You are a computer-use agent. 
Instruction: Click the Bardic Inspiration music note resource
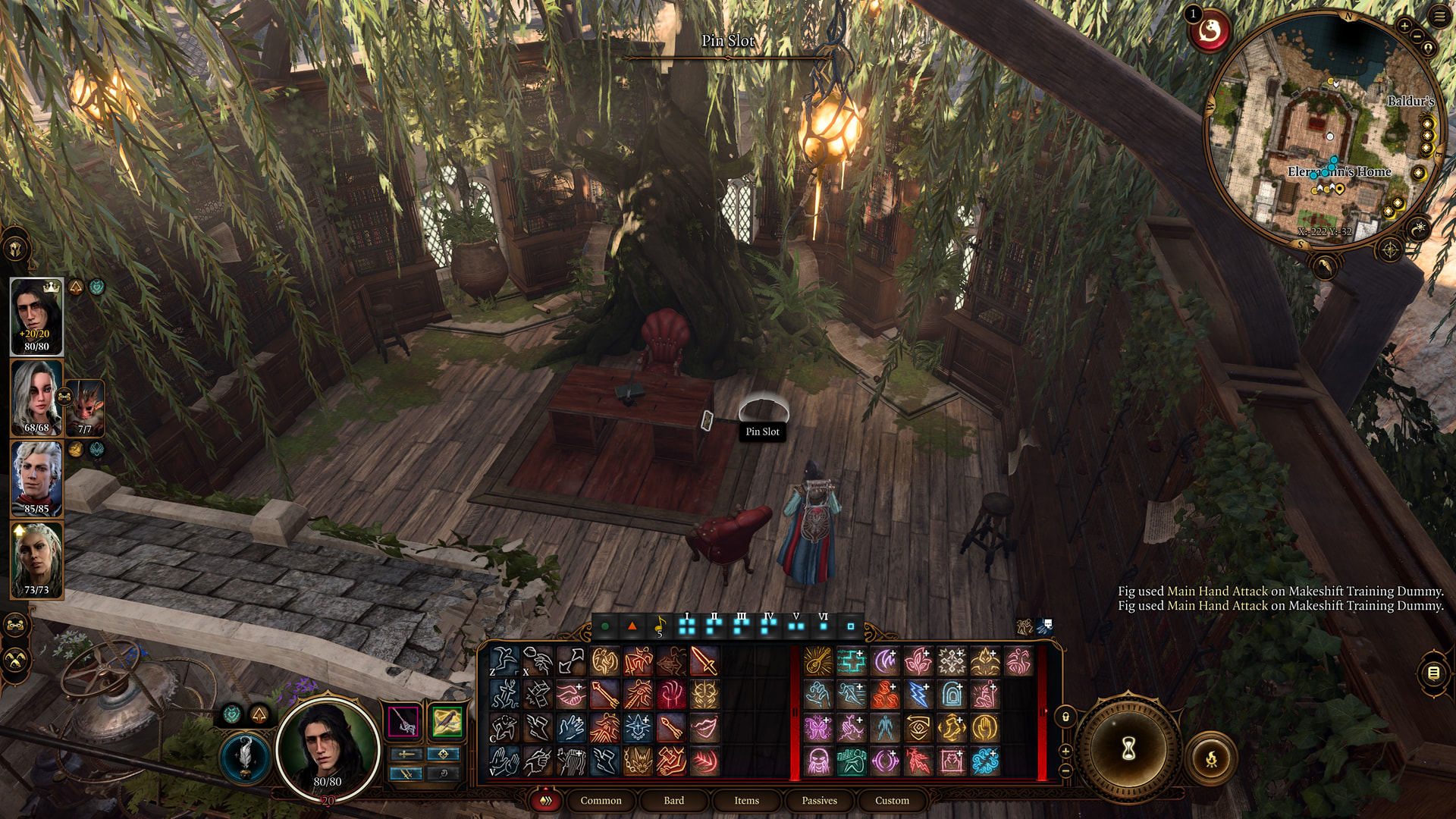(x=660, y=626)
